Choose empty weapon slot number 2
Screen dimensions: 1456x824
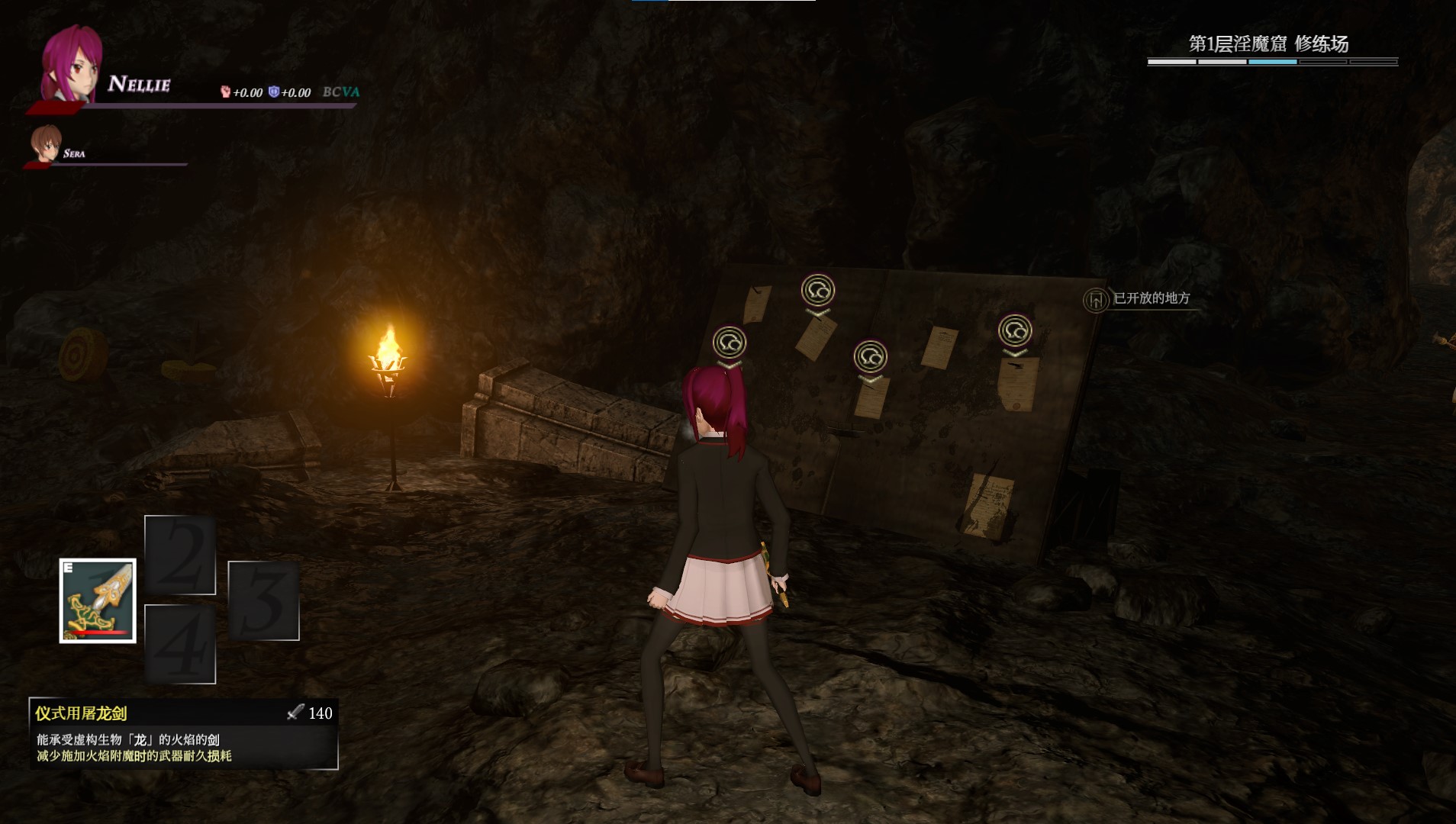click(x=180, y=555)
